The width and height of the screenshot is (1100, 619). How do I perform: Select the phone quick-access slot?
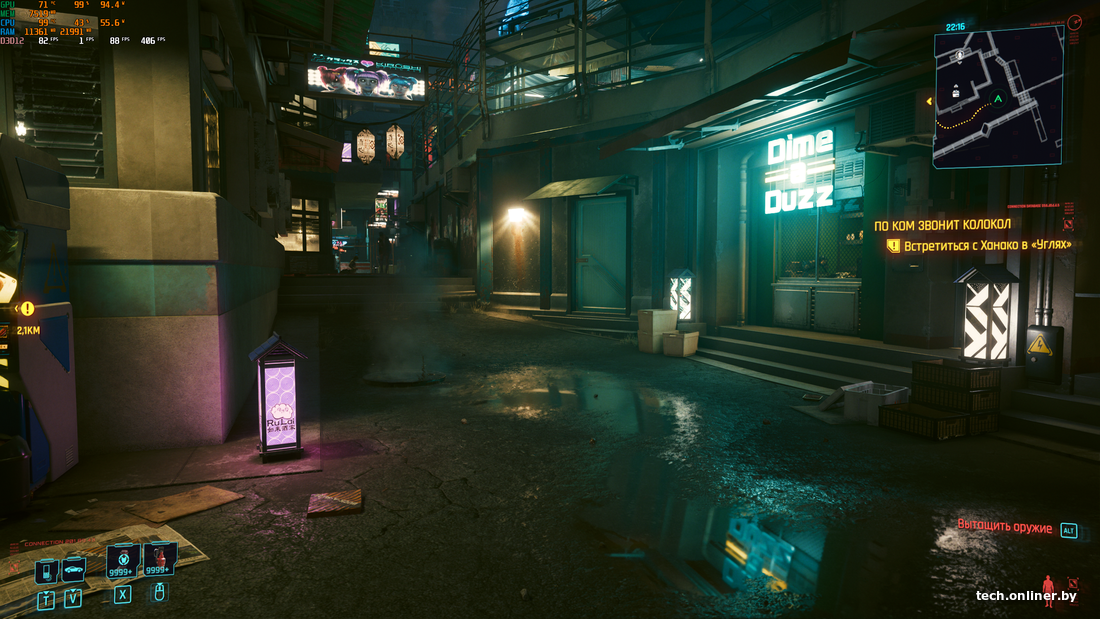pyautogui.click(x=46, y=571)
